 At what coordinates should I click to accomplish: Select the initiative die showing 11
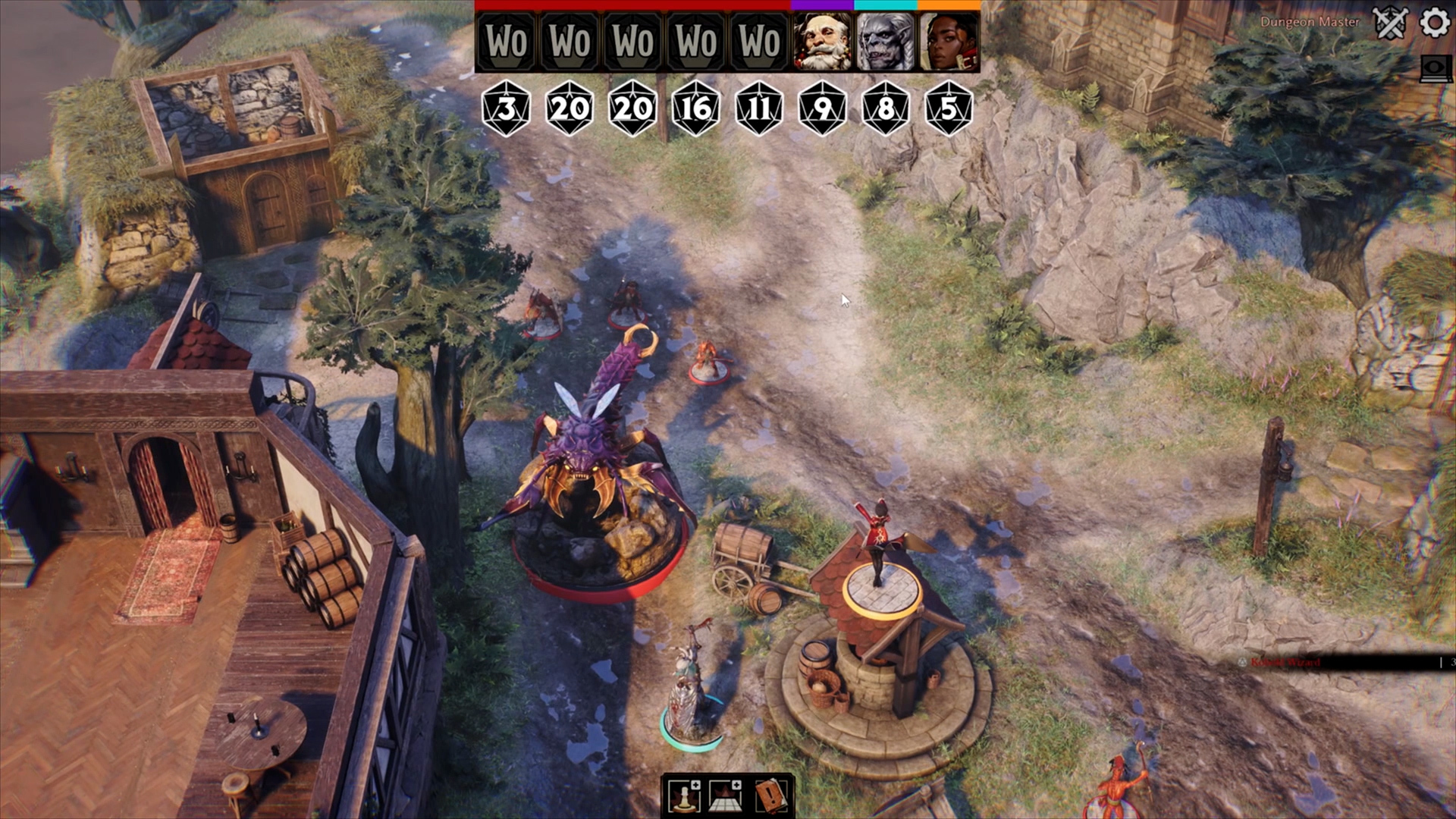click(759, 108)
